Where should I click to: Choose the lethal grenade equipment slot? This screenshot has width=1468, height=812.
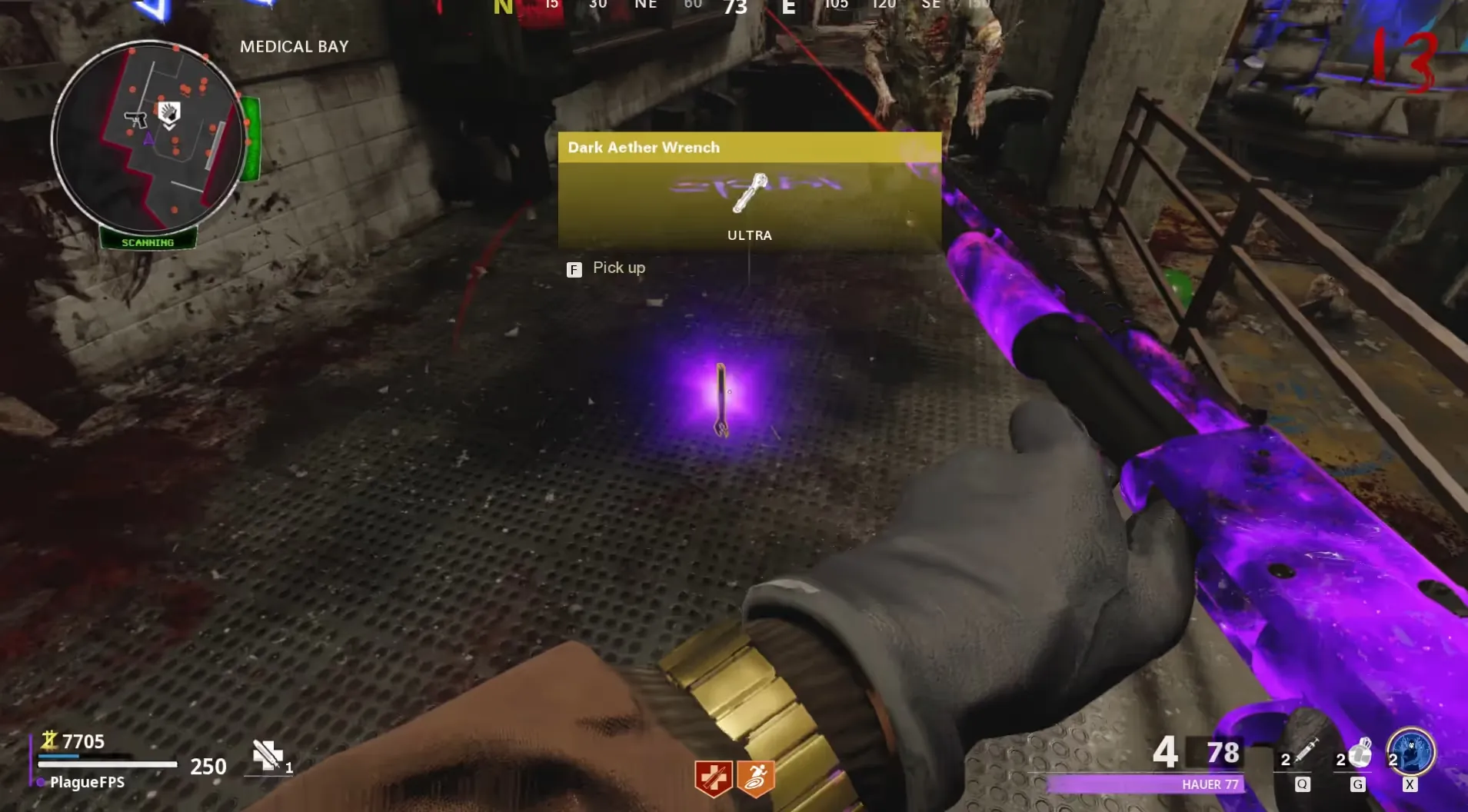tap(1359, 754)
